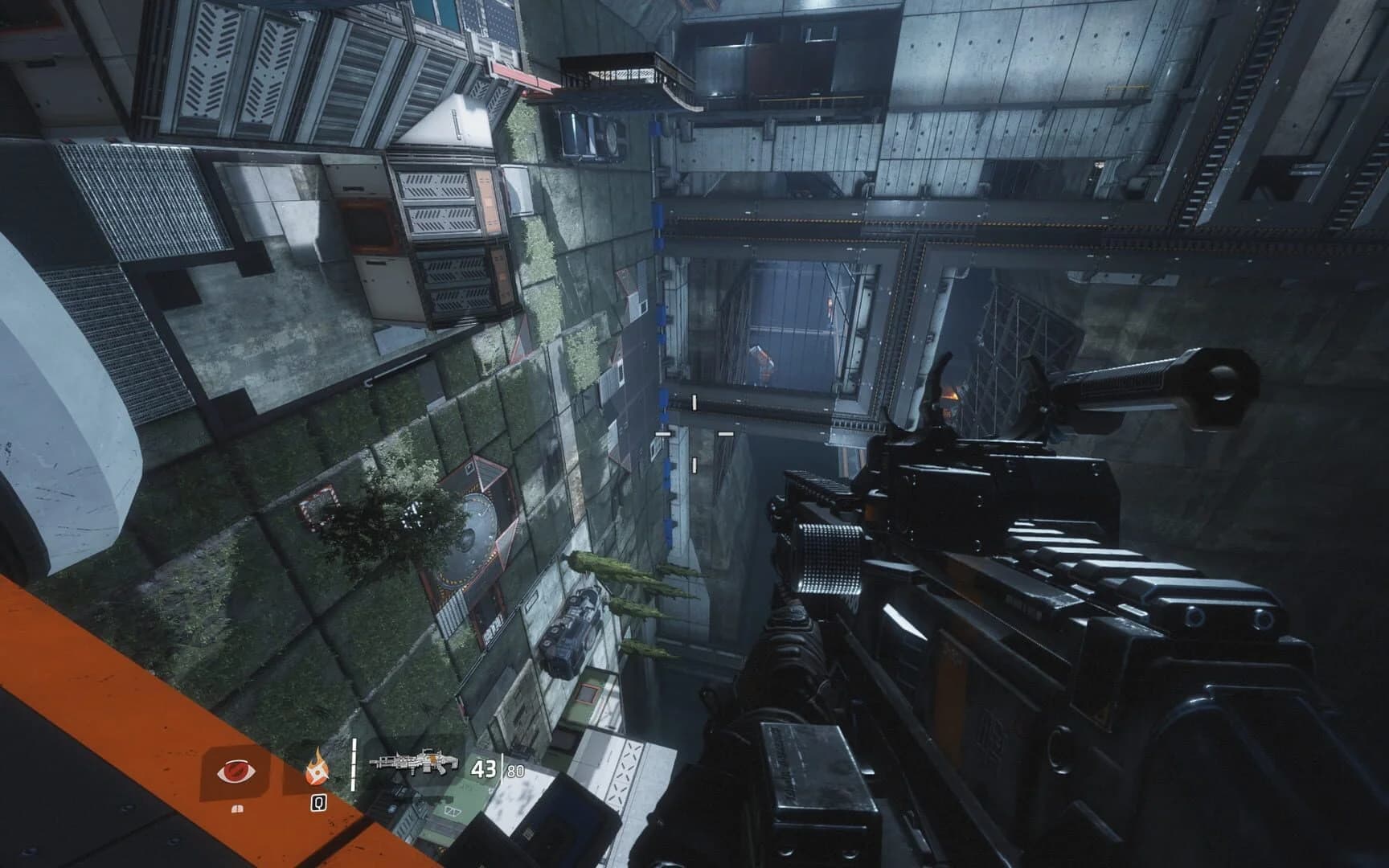Click the Spitfire LMG weapon silhouette
This screenshot has height=868, width=1389.
click(x=415, y=764)
